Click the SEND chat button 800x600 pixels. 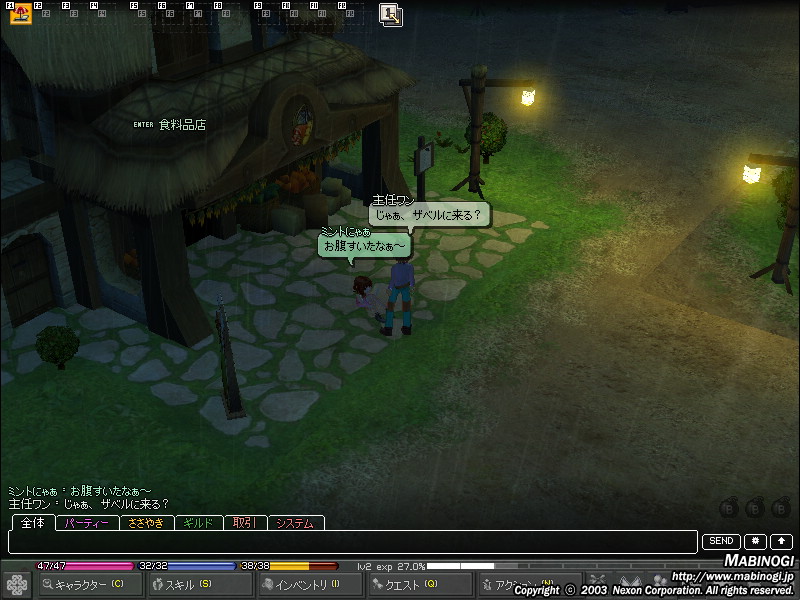[x=722, y=541]
